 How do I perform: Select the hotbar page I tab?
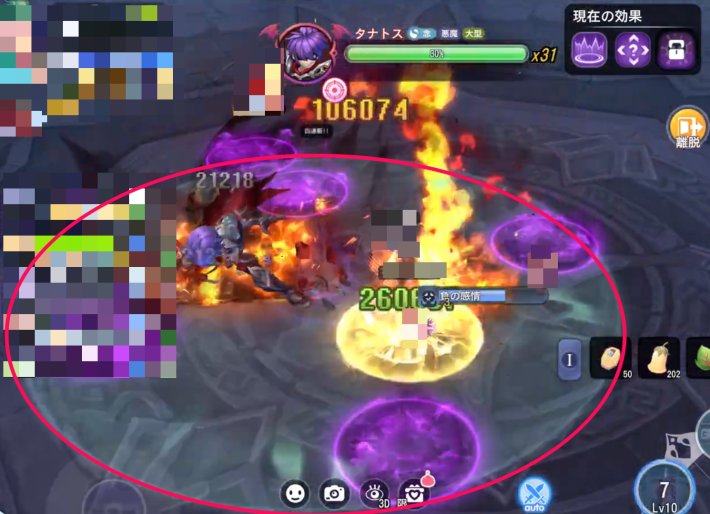(569, 359)
